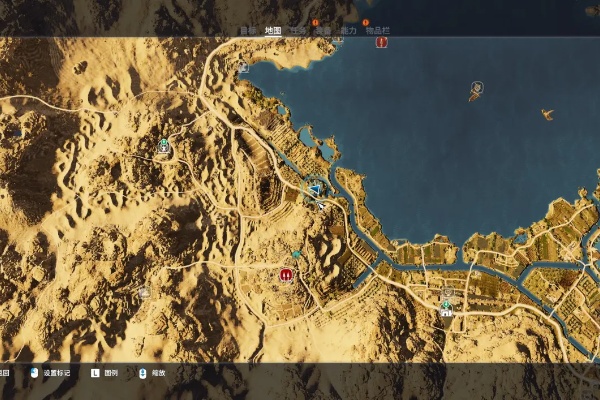
Task: Click the red shield marker below 物品栏
Action: point(381,43)
